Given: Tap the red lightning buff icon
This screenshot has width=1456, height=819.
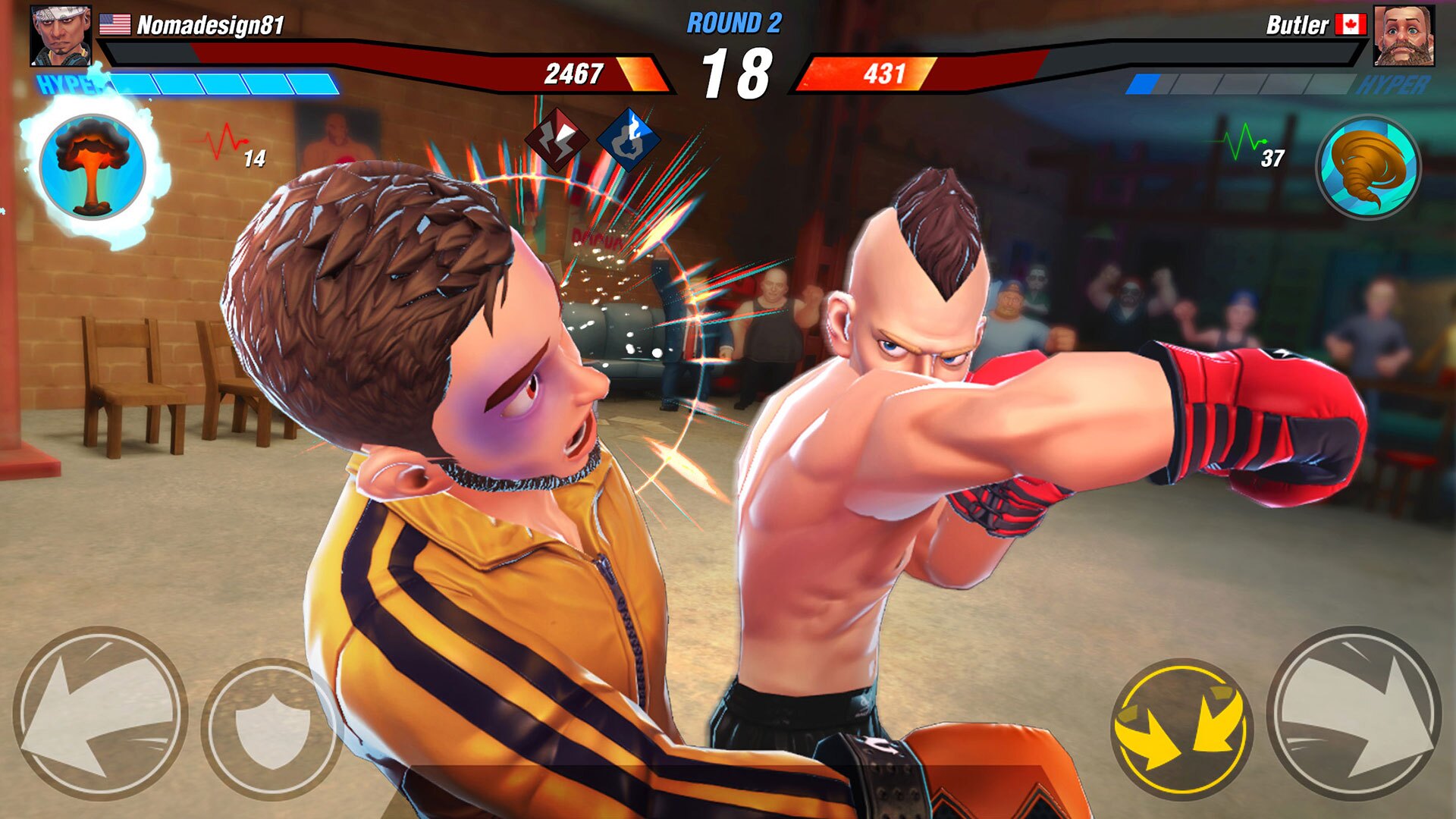Looking at the screenshot, I should tap(557, 140).
